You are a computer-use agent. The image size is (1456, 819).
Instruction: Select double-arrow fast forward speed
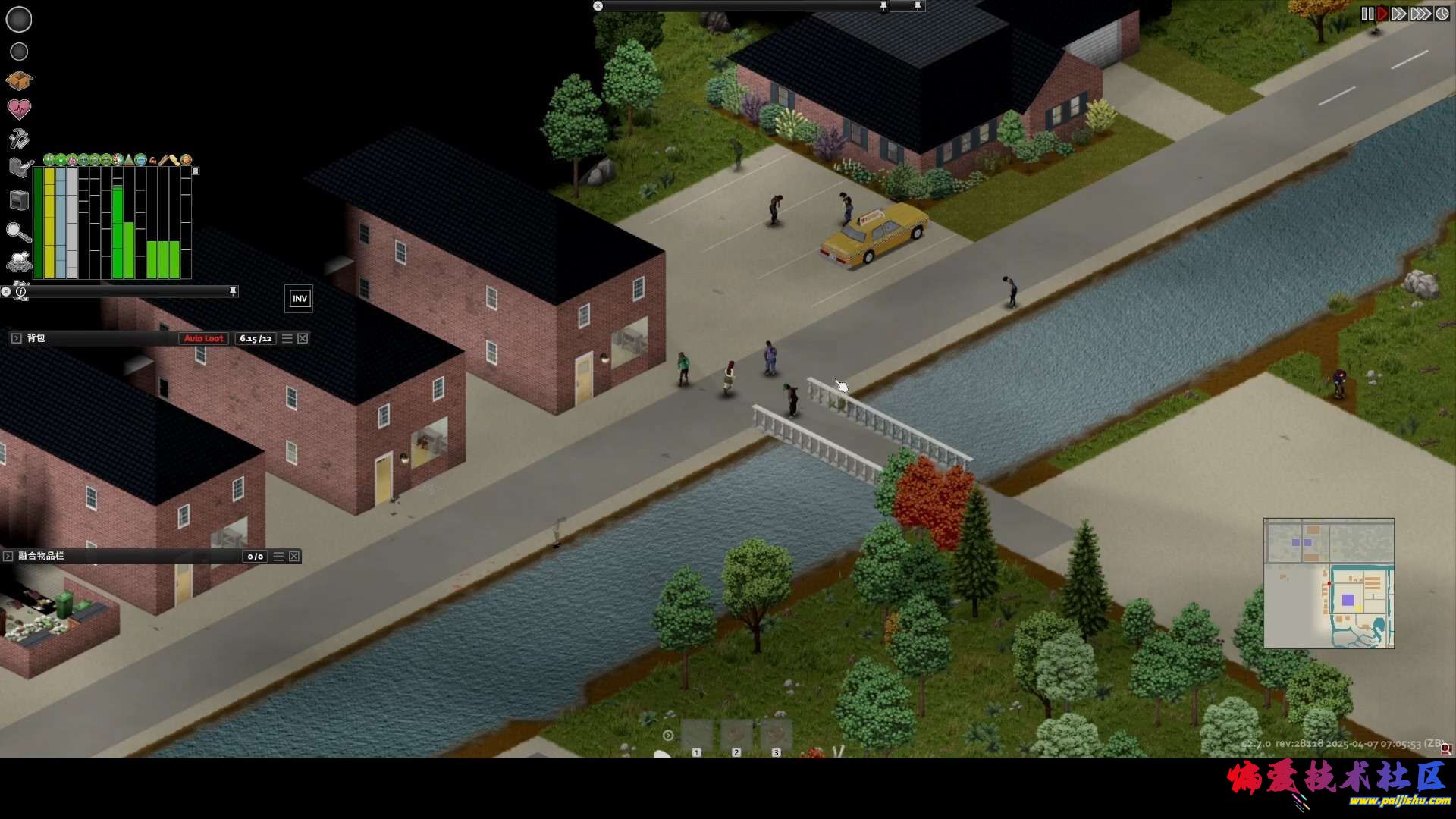(x=1399, y=14)
